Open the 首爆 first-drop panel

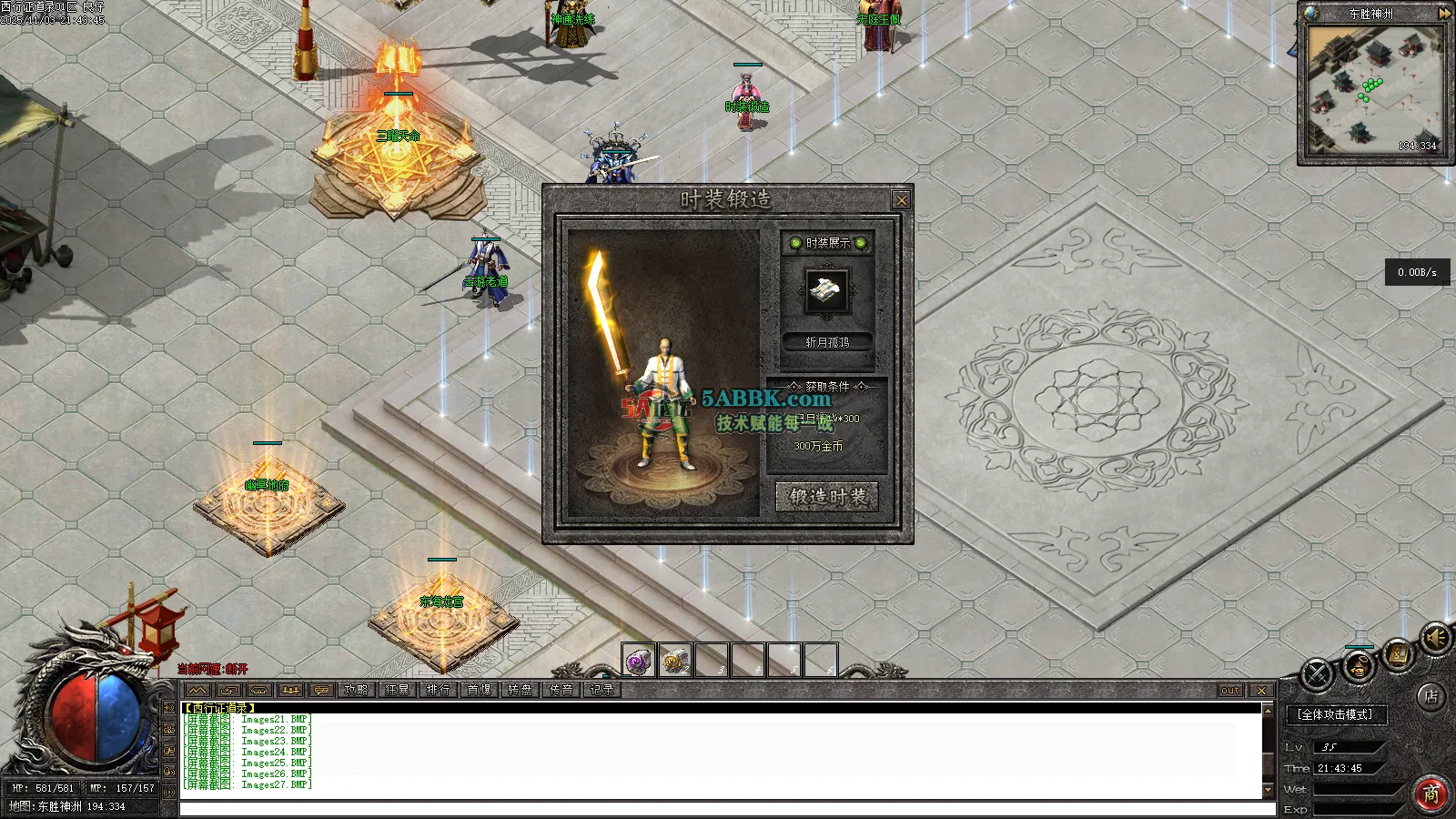(x=480, y=691)
